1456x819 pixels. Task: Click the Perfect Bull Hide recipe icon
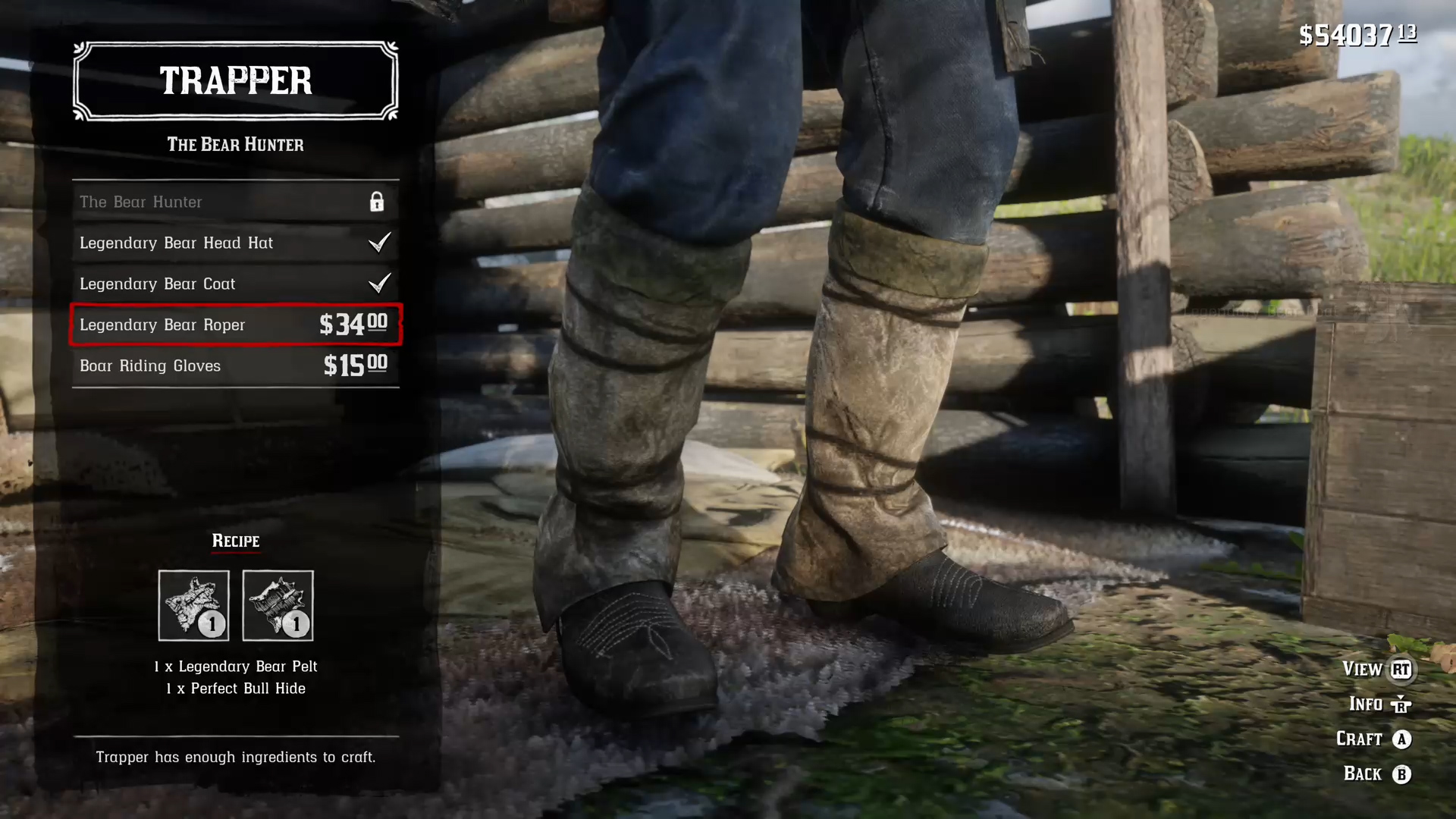pos(278,605)
